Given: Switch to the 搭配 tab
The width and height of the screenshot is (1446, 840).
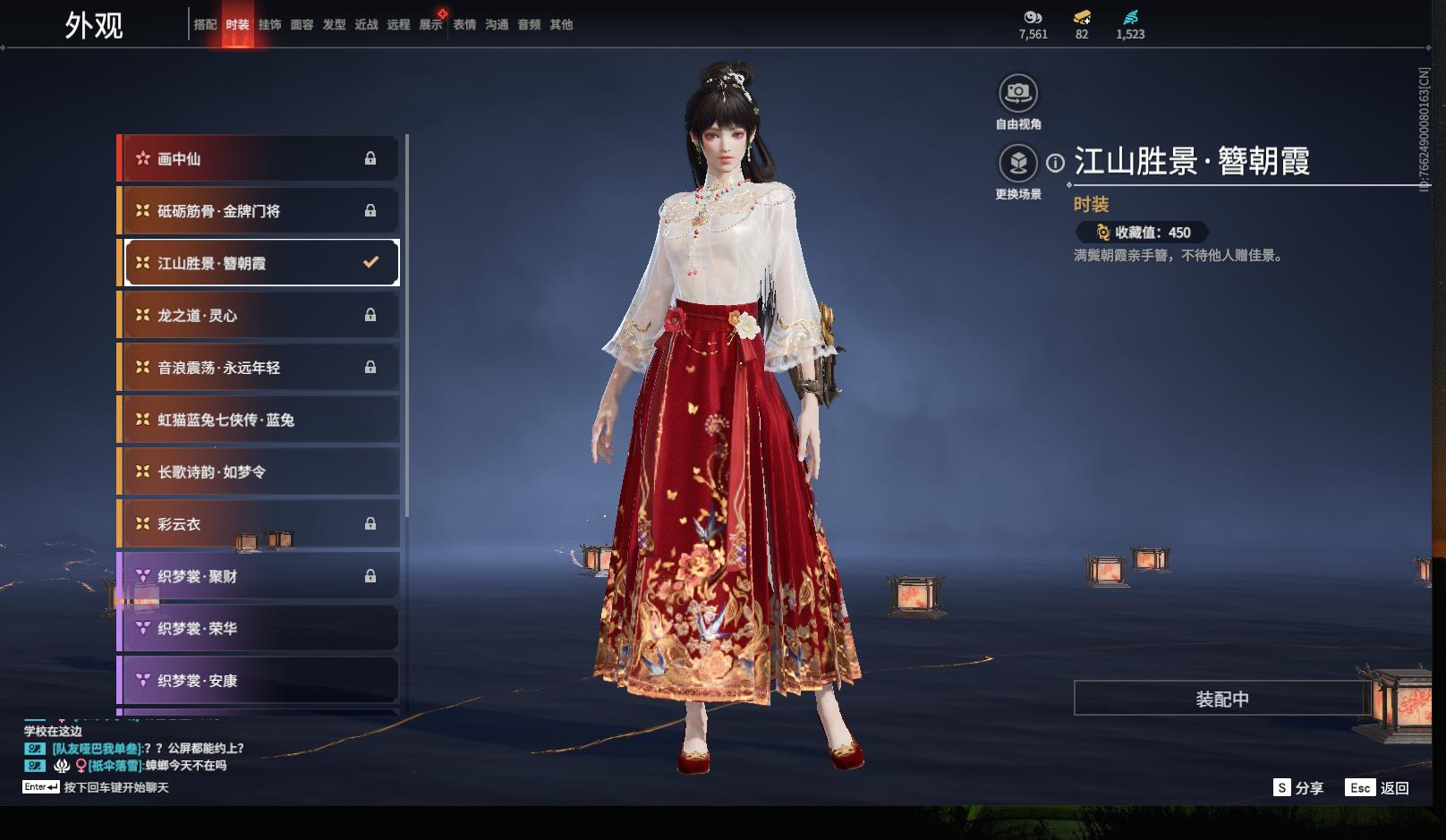Looking at the screenshot, I should pos(205,25).
